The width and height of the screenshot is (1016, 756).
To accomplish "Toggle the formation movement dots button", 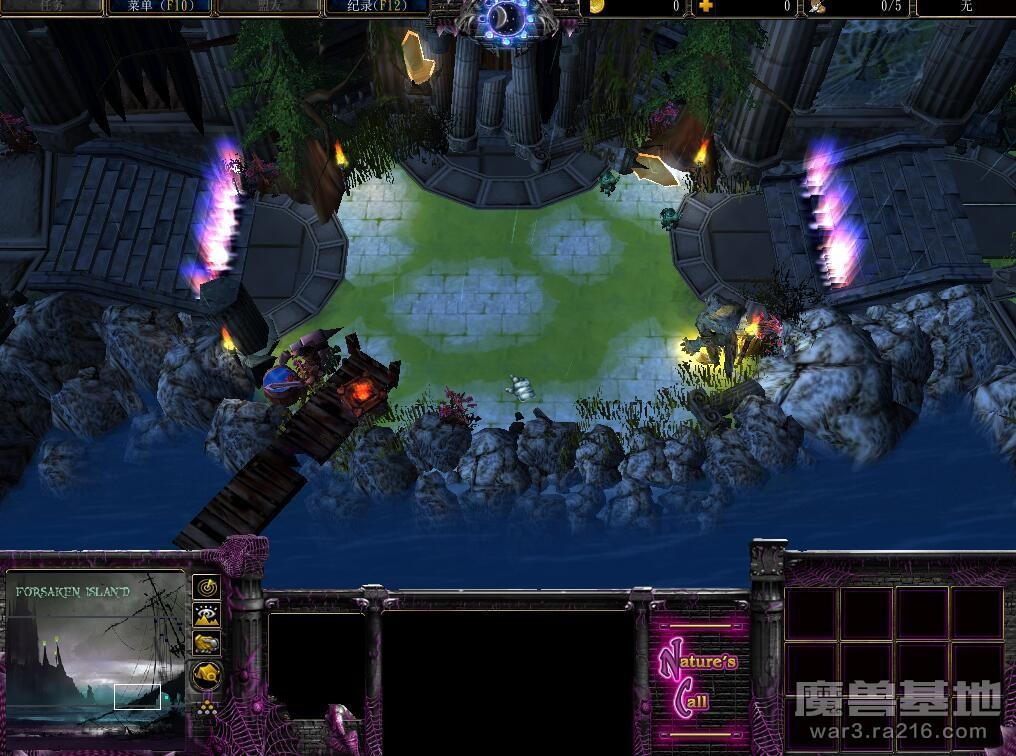I will pos(207,707).
